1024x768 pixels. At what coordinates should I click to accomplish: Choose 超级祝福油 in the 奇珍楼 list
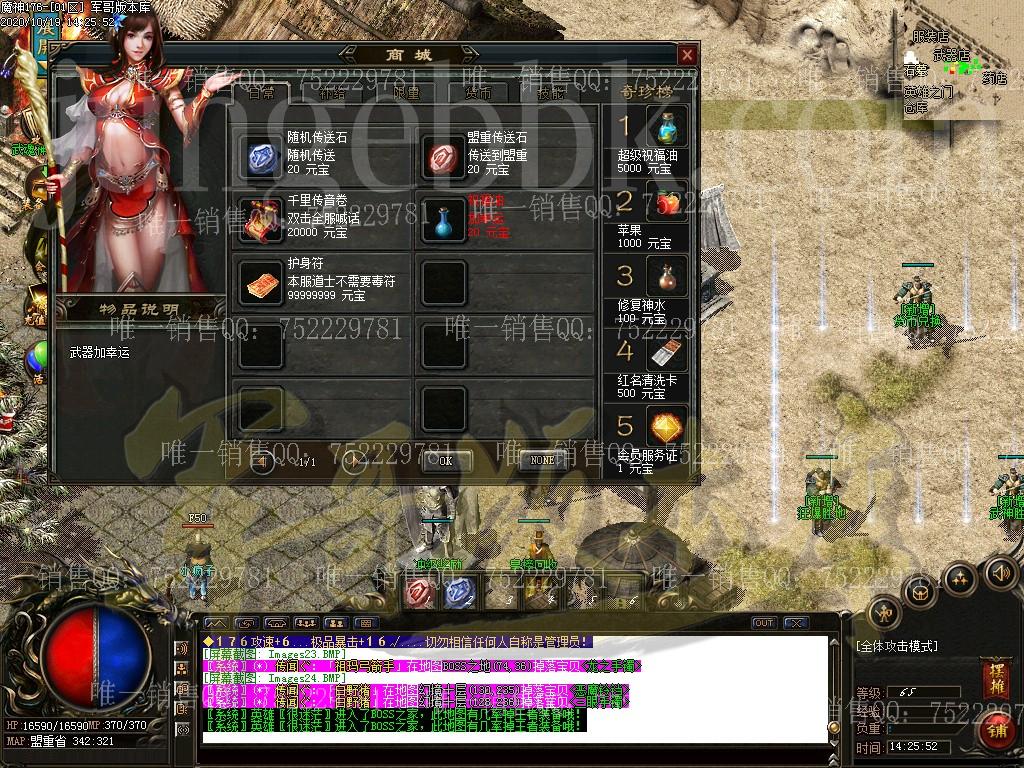tap(666, 129)
